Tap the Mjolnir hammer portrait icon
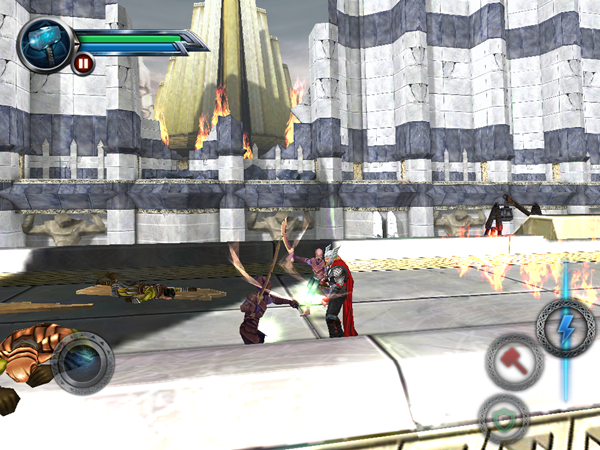This screenshot has width=600, height=450. (x=45, y=42)
